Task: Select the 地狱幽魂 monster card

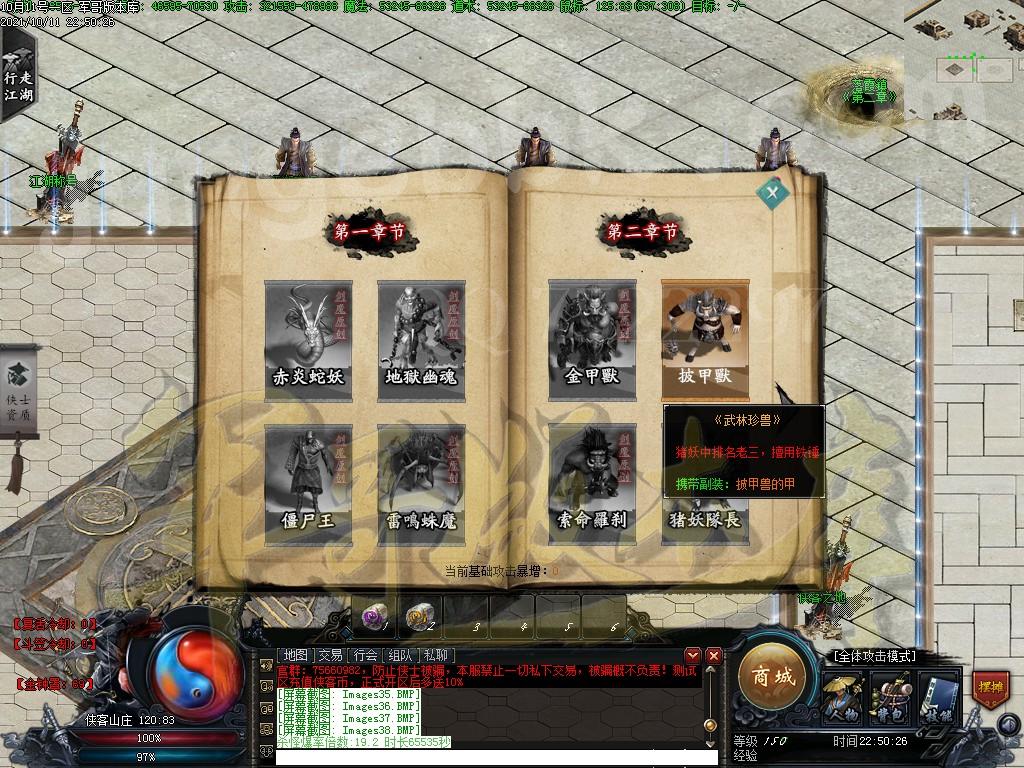Action: [421, 337]
